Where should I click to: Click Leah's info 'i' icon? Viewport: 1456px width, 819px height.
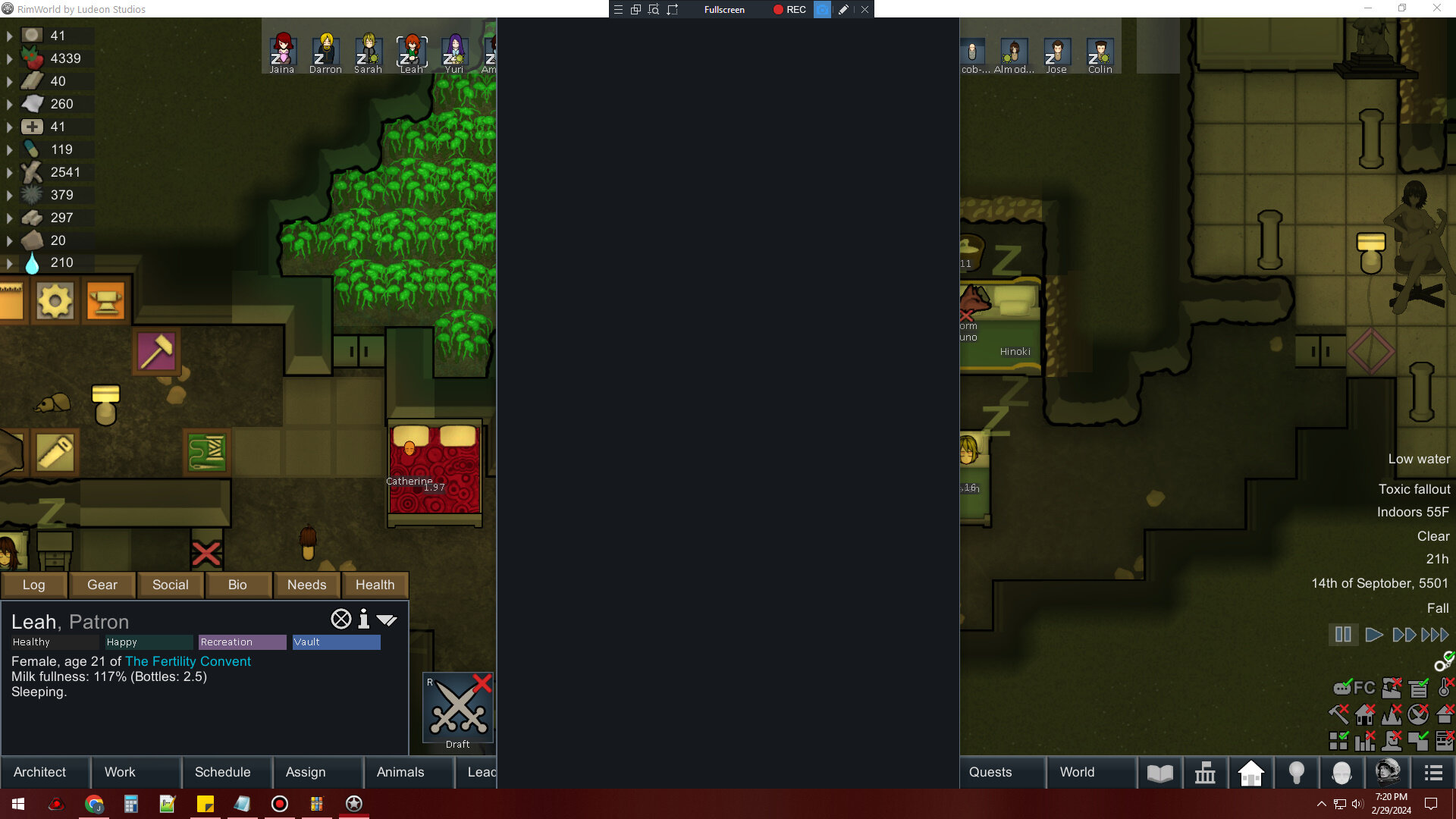[363, 620]
